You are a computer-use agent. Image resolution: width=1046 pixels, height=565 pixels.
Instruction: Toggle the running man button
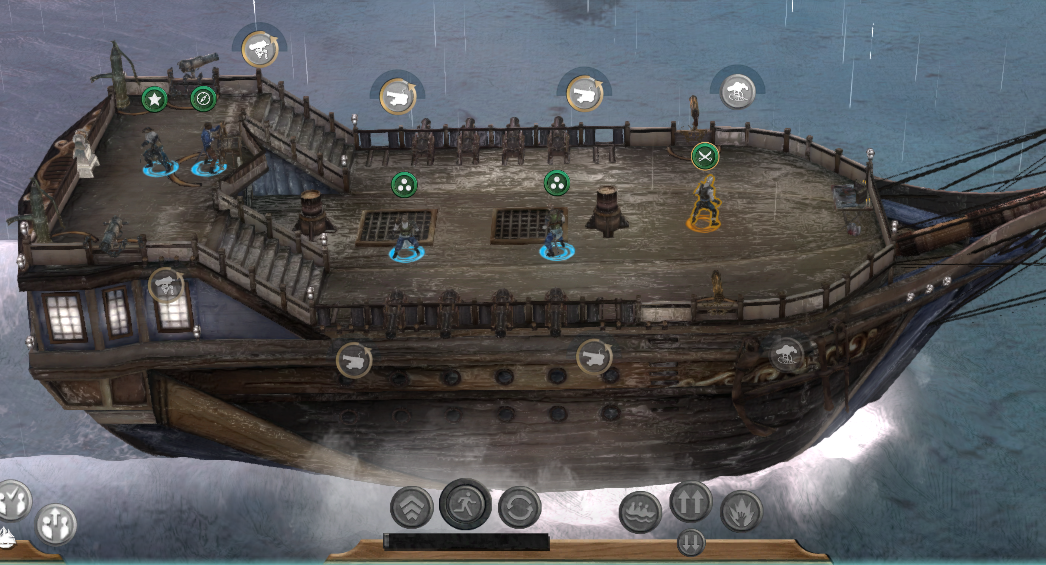[465, 503]
